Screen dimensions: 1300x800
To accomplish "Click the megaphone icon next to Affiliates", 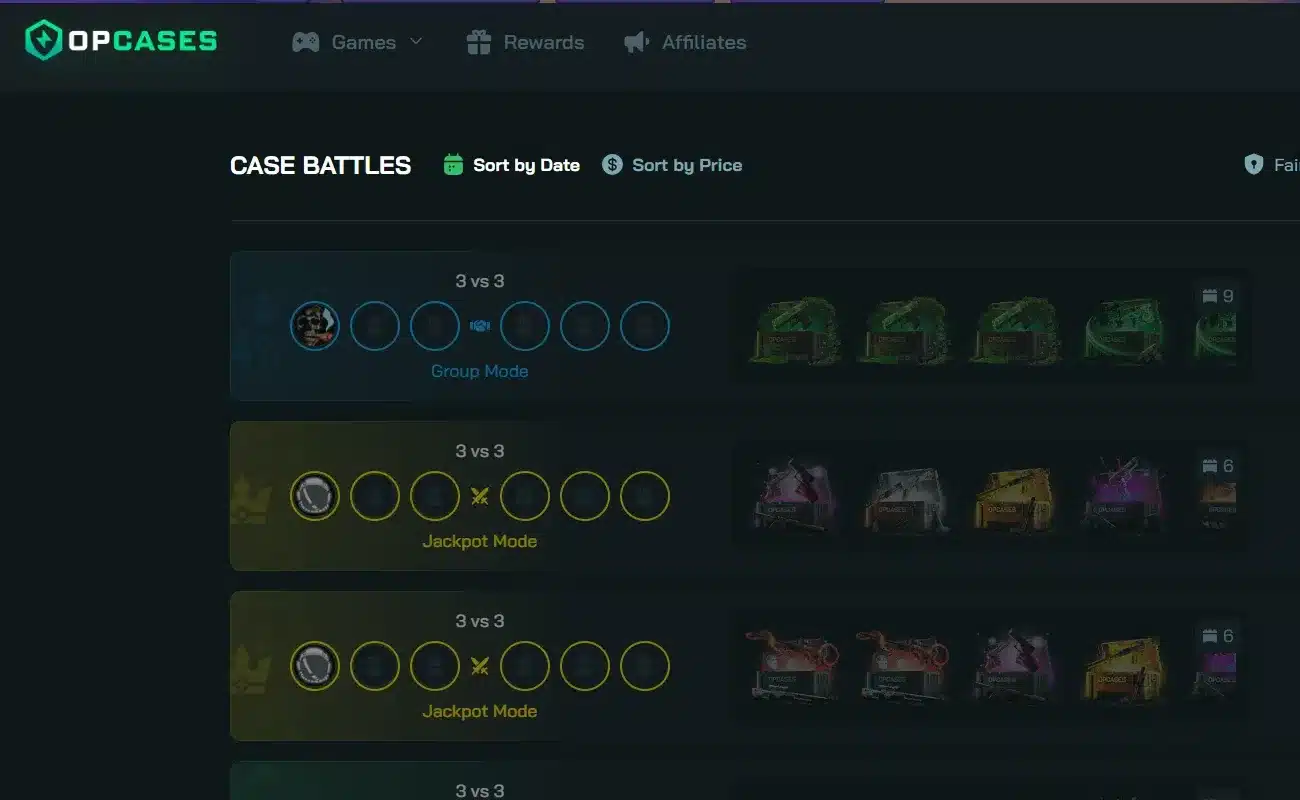I will [x=634, y=41].
